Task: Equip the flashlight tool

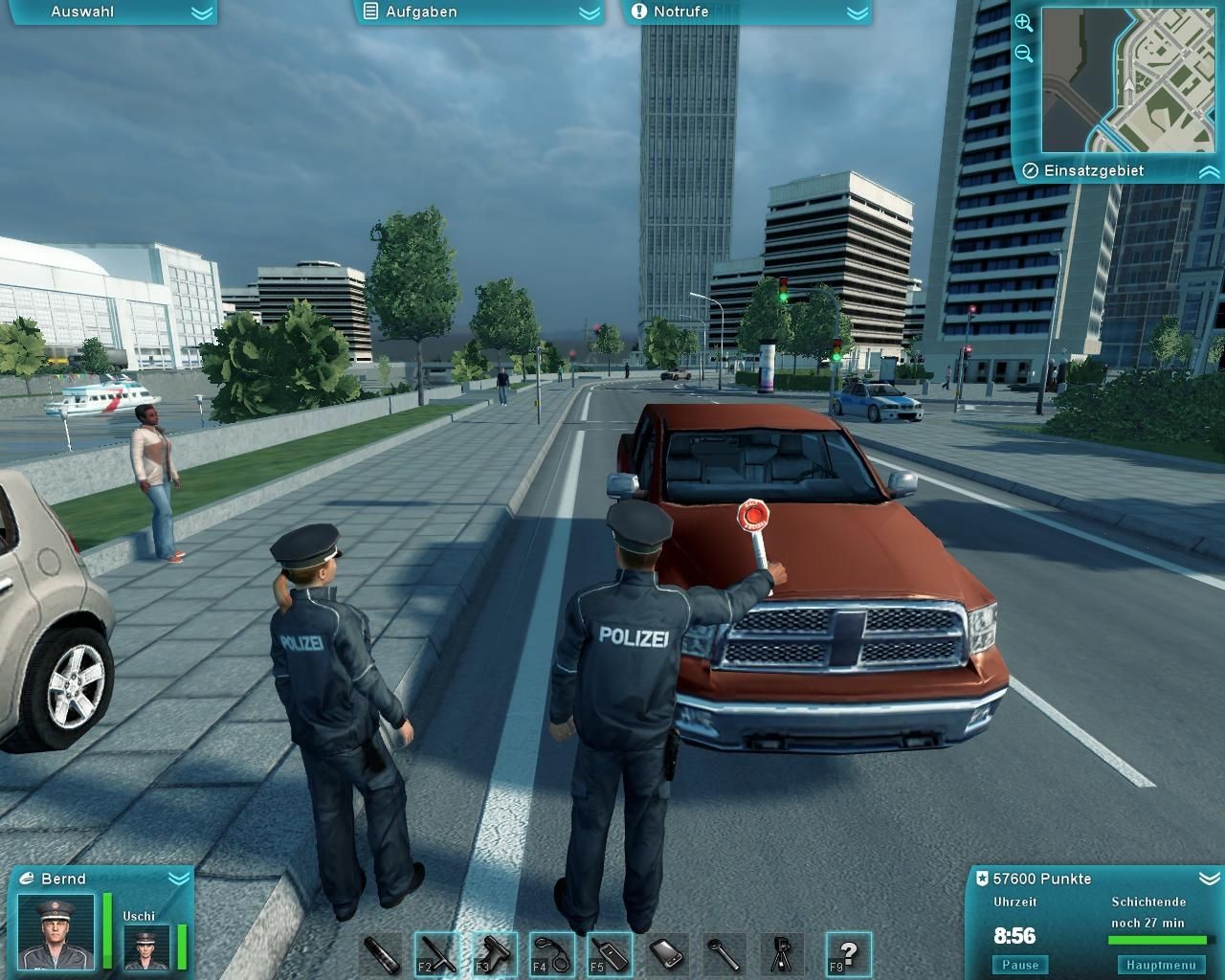Action: [x=380, y=954]
